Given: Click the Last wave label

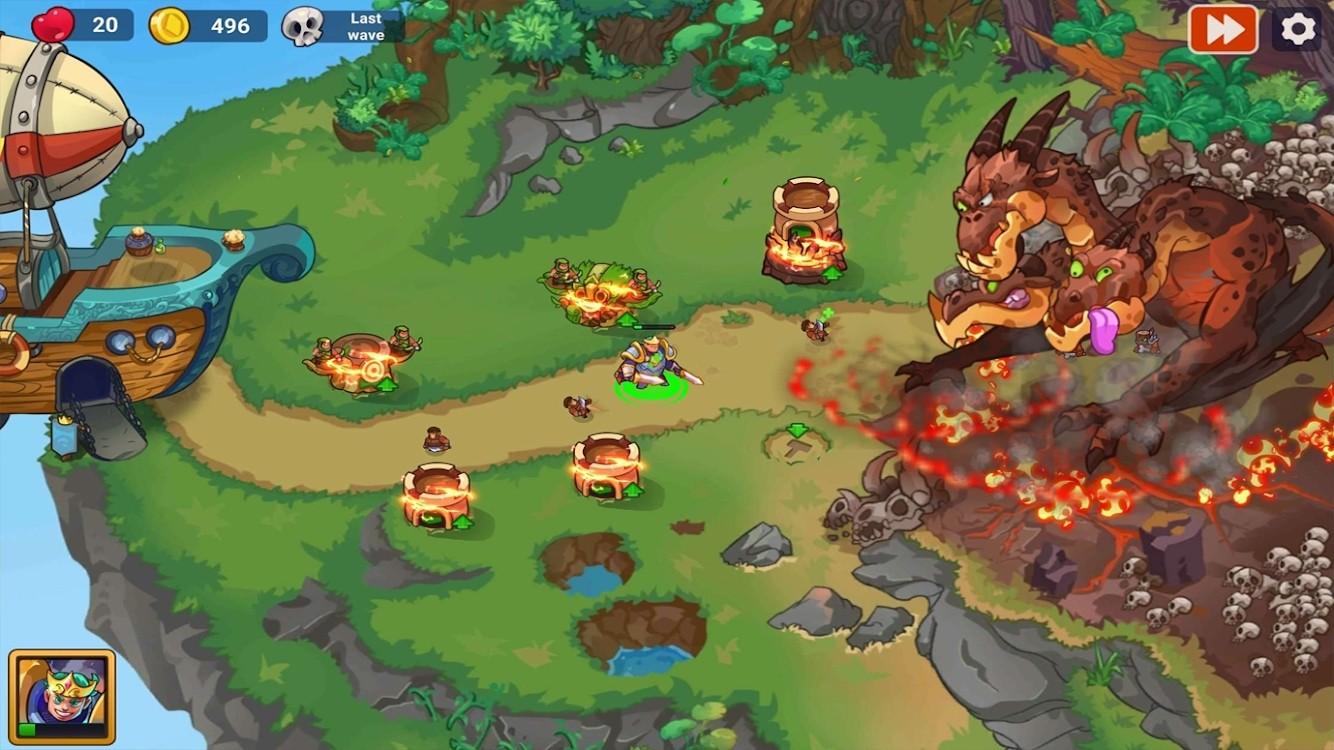Looking at the screenshot, I should [366, 27].
